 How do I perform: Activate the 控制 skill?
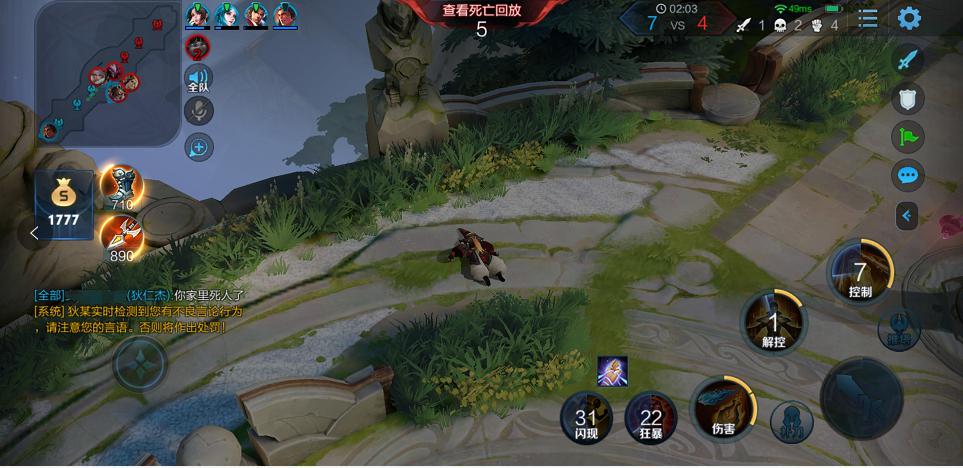859,271
